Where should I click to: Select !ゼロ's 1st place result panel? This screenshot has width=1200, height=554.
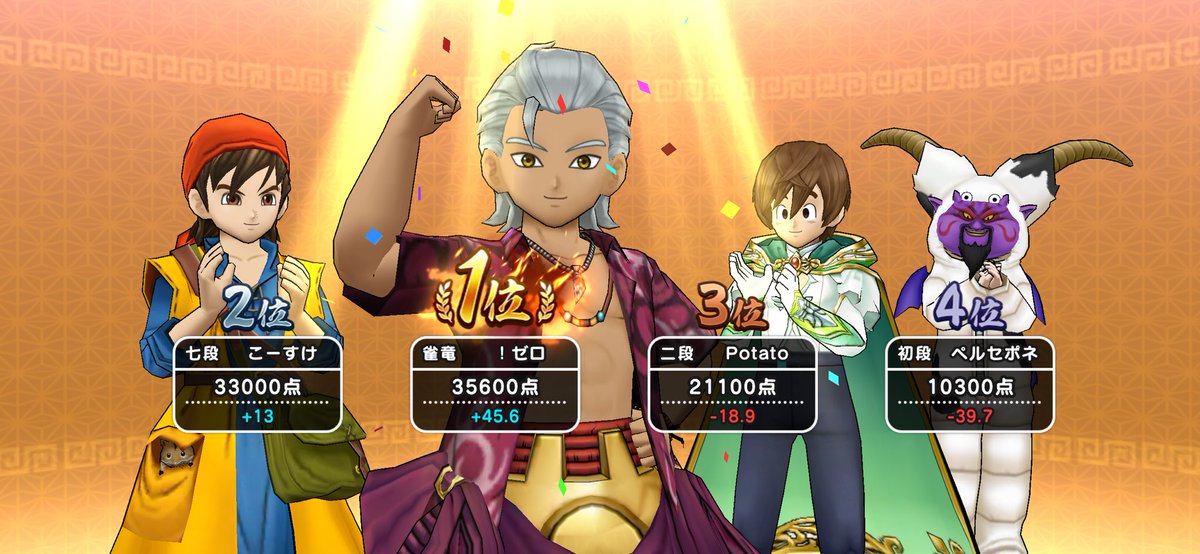coord(494,384)
